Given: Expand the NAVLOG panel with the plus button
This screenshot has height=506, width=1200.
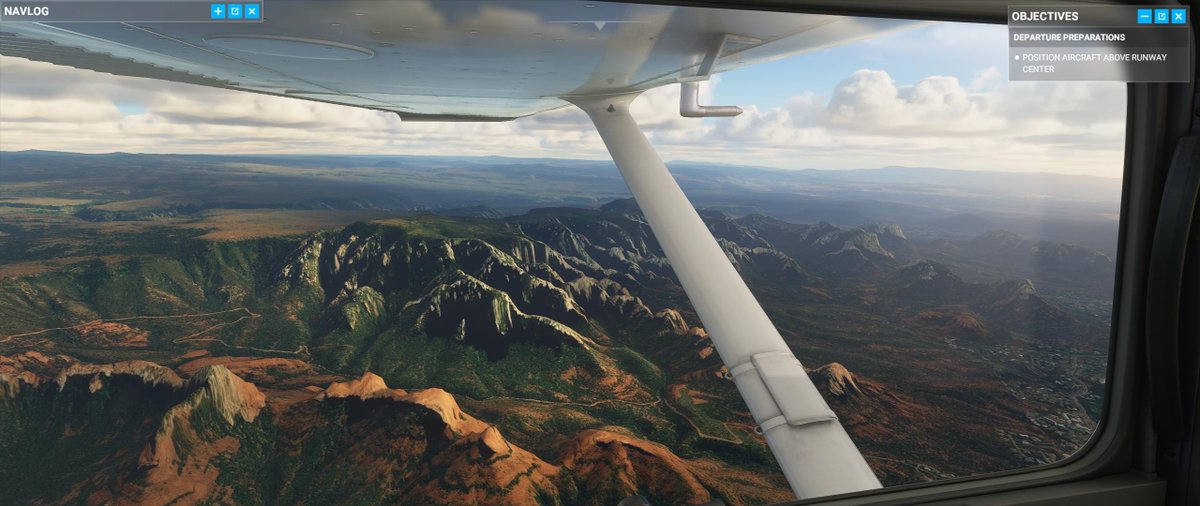Looking at the screenshot, I should pyautogui.click(x=218, y=11).
